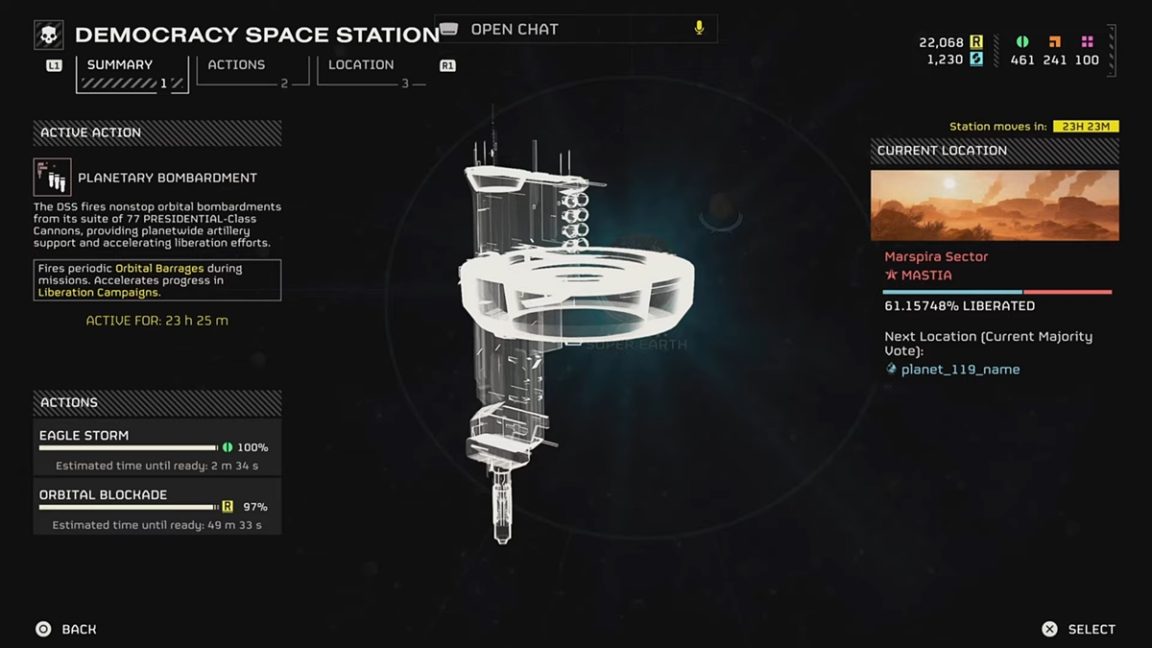Select the Eagle Storm action row
Image resolution: width=1152 pixels, height=648 pixels.
click(157, 447)
